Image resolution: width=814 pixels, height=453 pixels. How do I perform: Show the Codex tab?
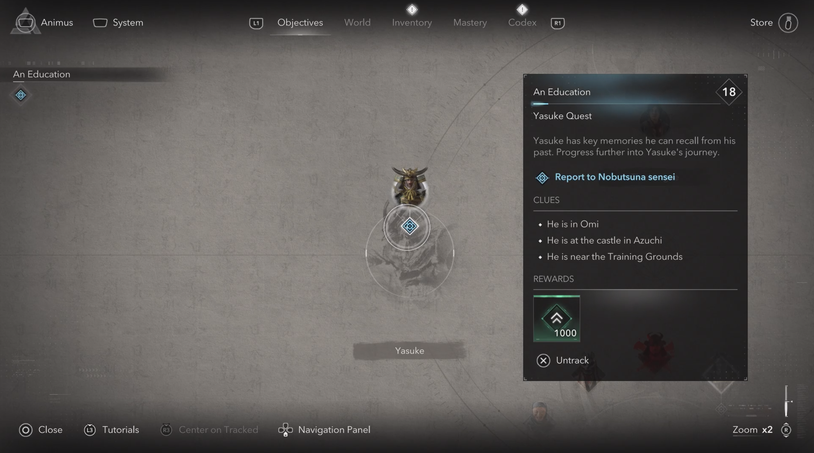coord(522,22)
